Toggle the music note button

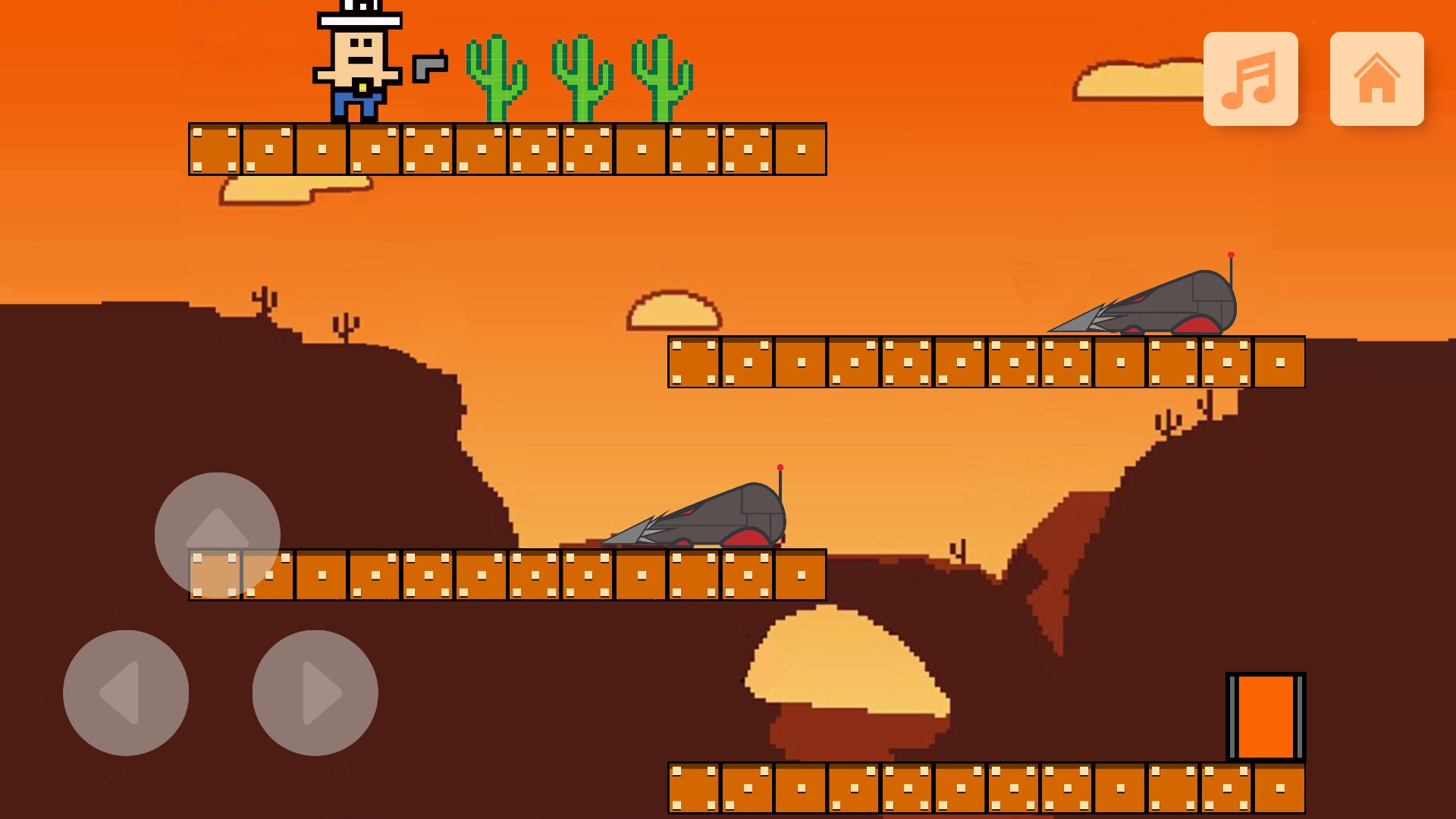(x=1251, y=80)
